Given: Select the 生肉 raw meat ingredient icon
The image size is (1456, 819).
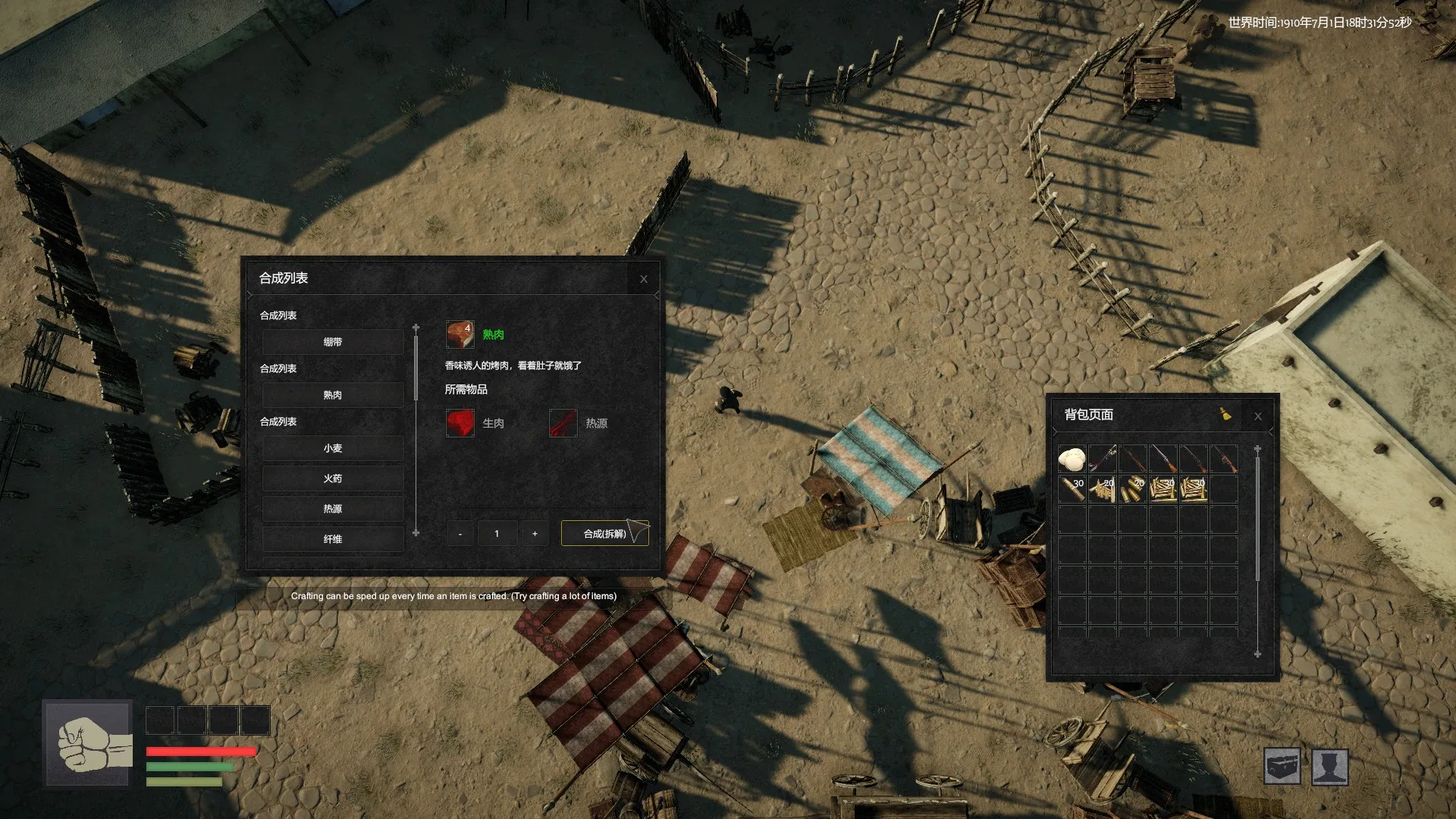Looking at the screenshot, I should pyautogui.click(x=460, y=423).
